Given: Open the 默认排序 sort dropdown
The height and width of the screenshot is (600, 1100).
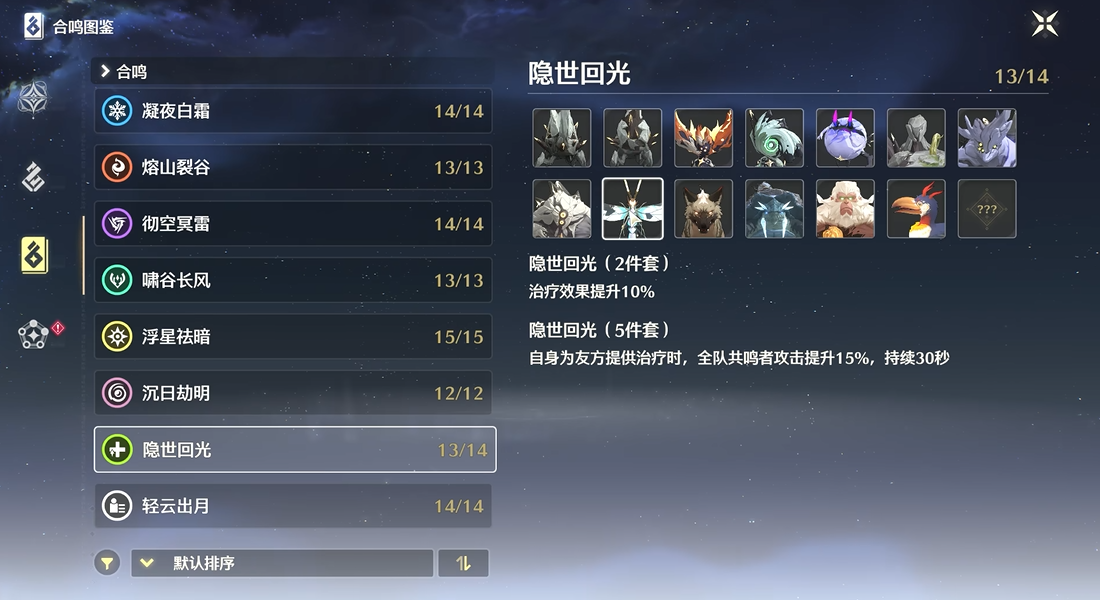Looking at the screenshot, I should [x=282, y=563].
